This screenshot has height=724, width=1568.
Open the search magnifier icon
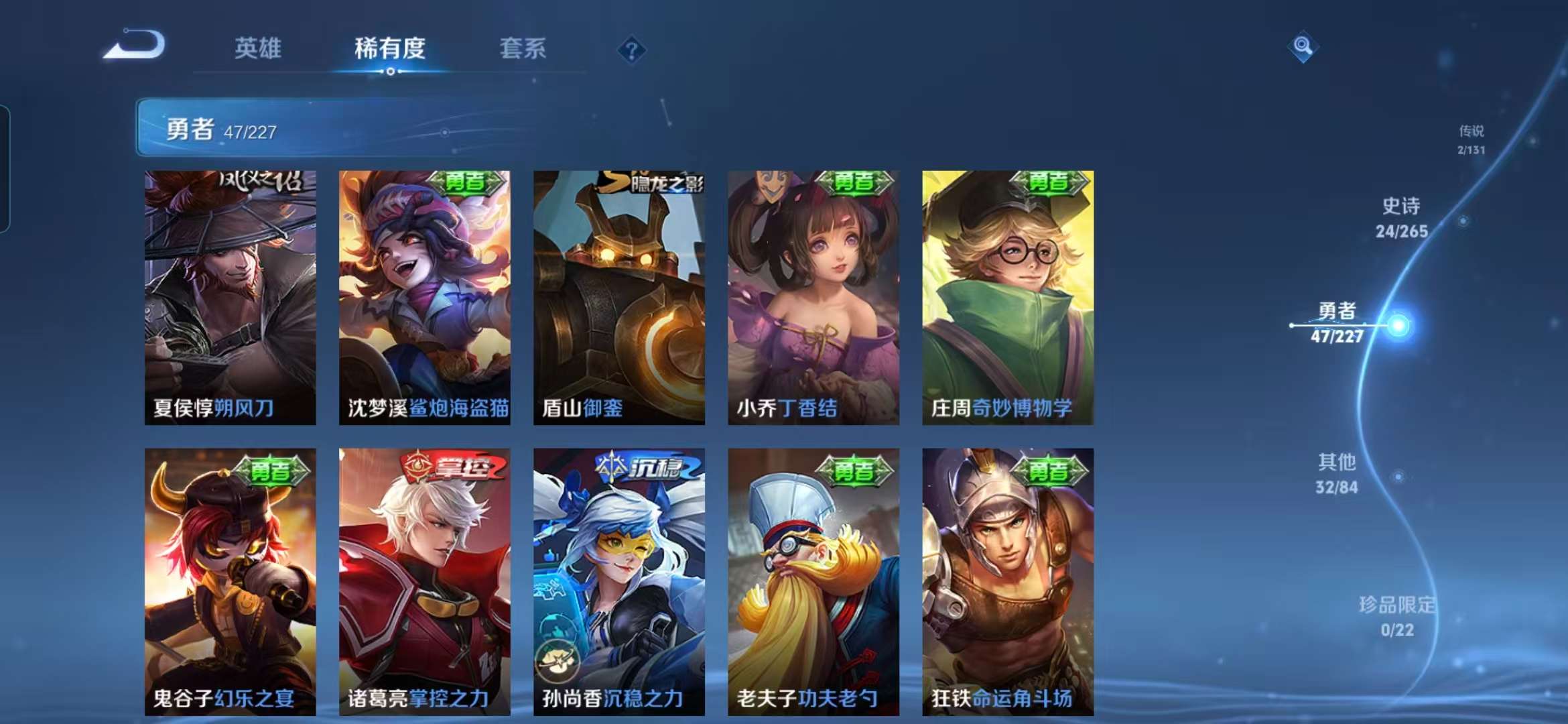click(1303, 45)
